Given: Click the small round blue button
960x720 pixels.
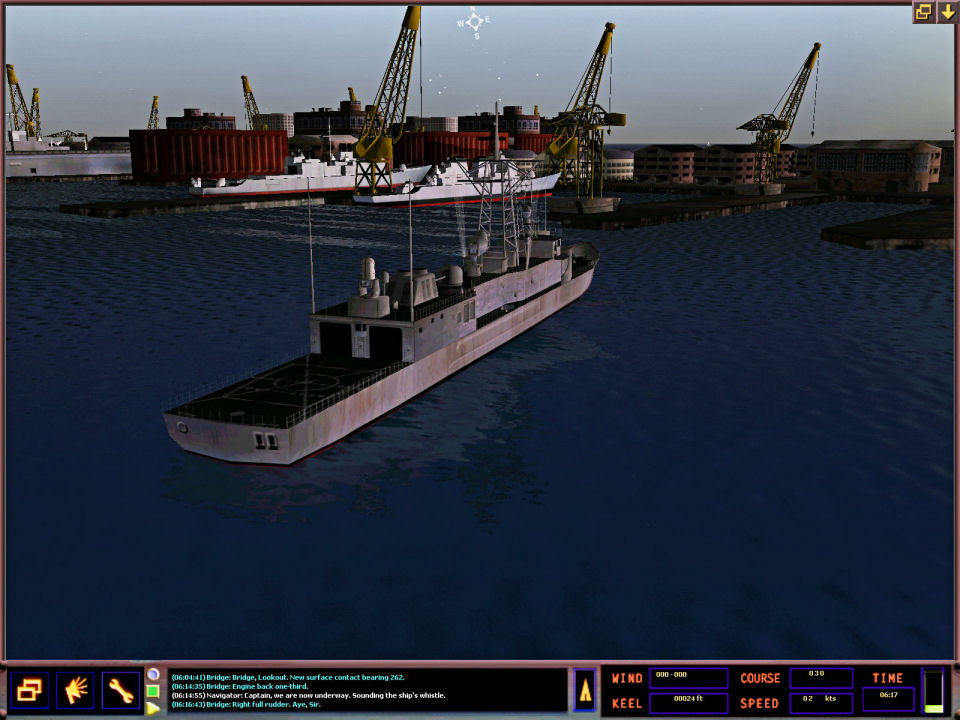Looking at the screenshot, I should (x=153, y=674).
